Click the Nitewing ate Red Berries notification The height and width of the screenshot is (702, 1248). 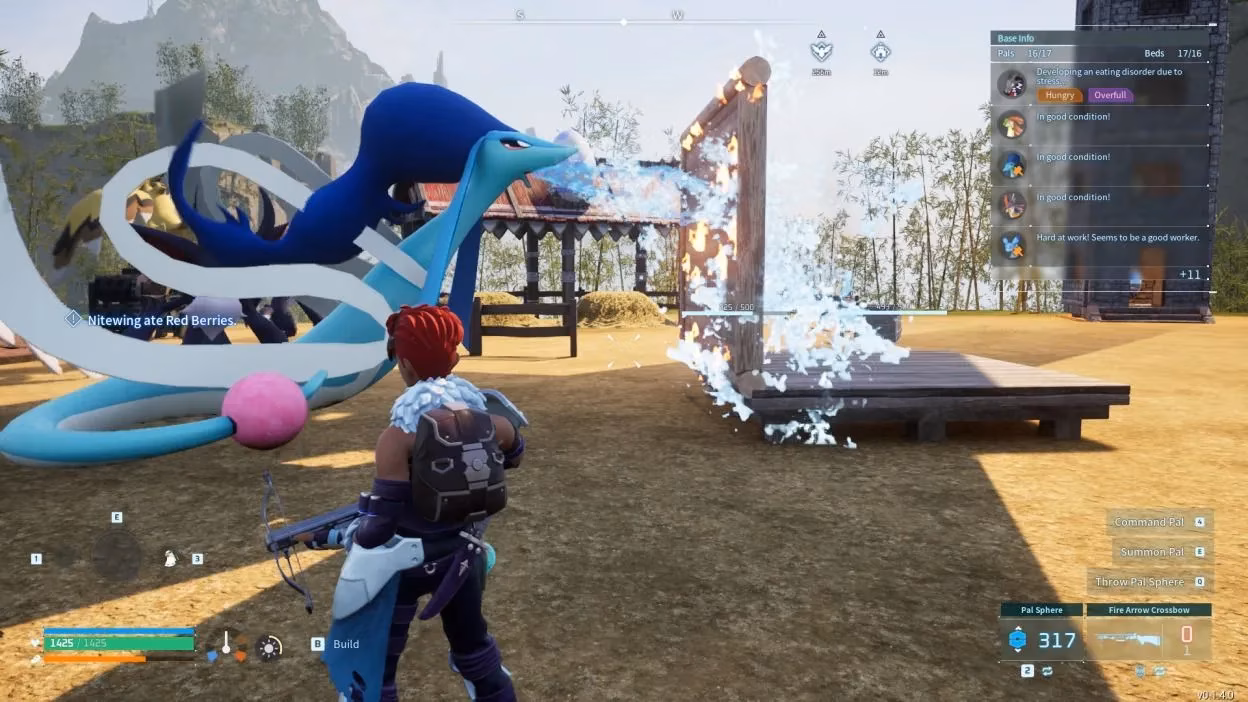pyautogui.click(x=160, y=320)
